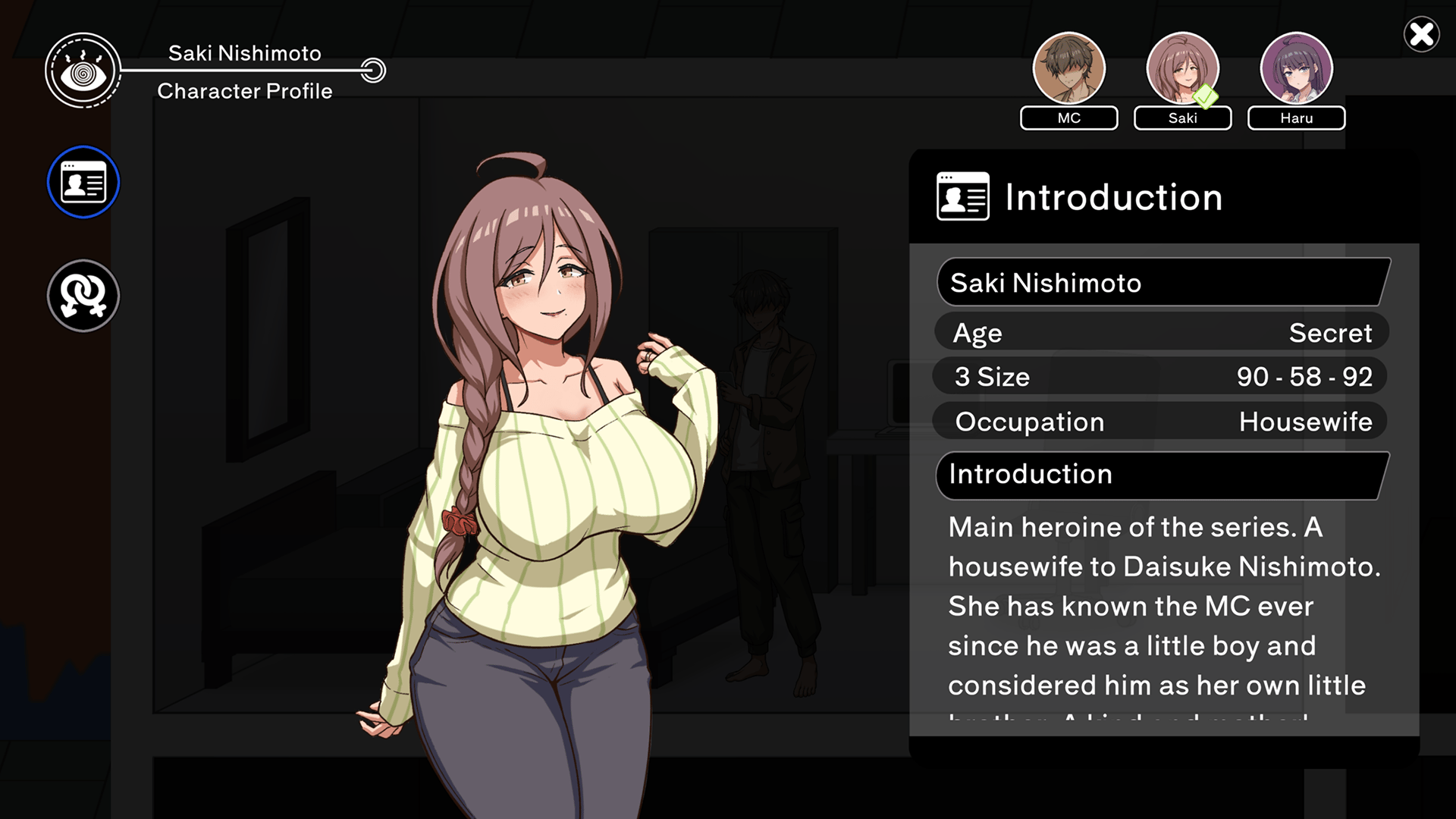Select Saki's character portrait
Viewport: 1456px width, 819px height.
point(1182,68)
